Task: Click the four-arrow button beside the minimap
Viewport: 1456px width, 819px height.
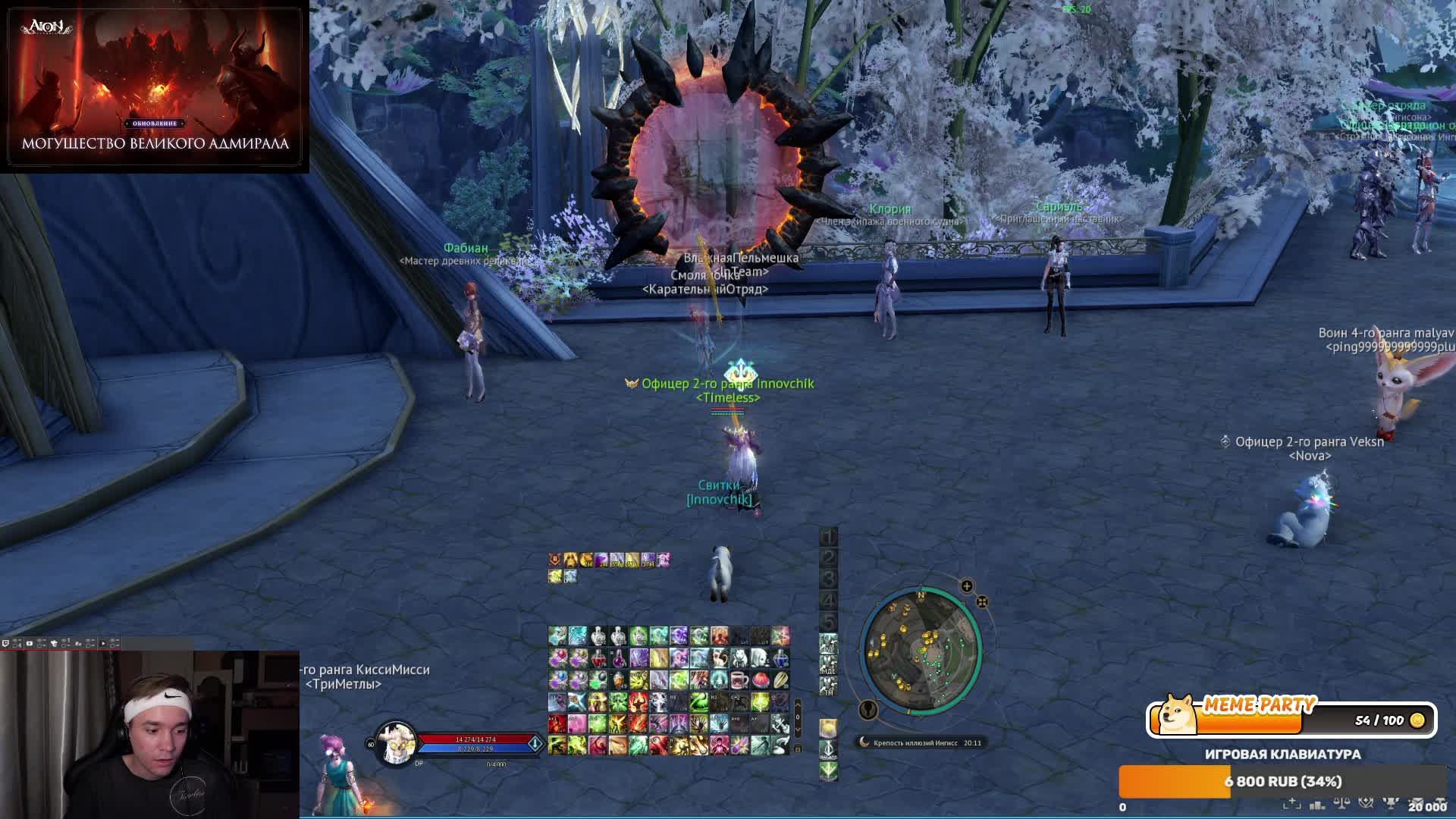Action: 982,601
